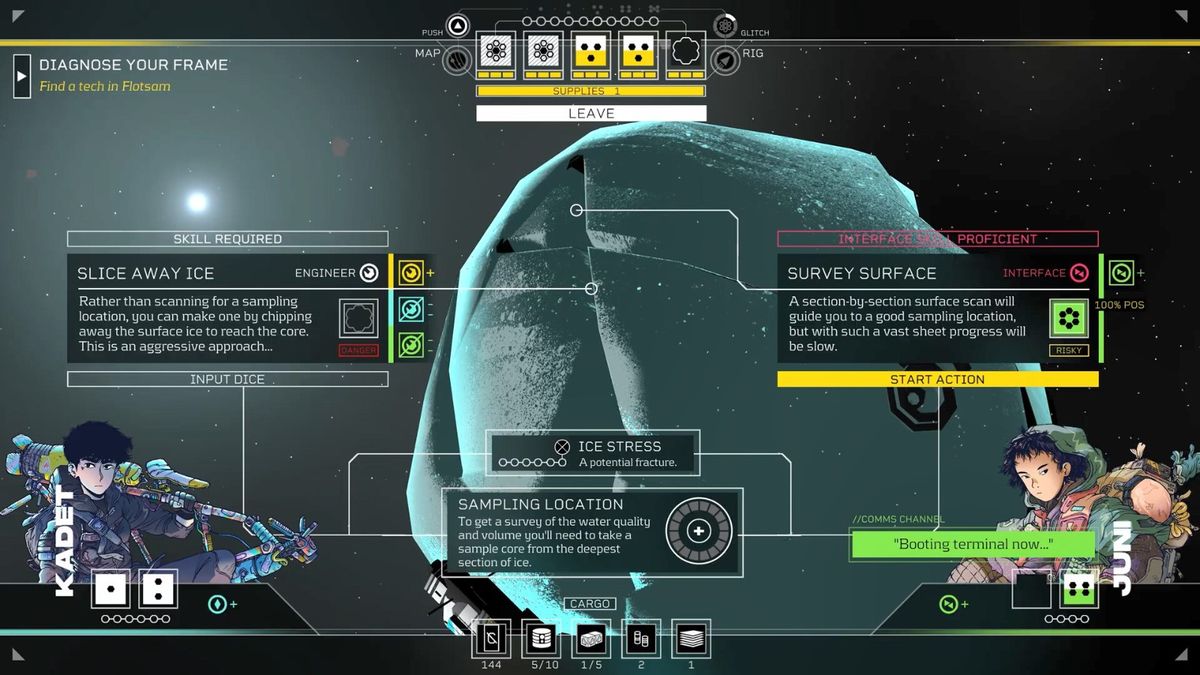The image size is (1200, 675).
Task: Select the fuel barrel cargo icon
Action: coord(543,638)
